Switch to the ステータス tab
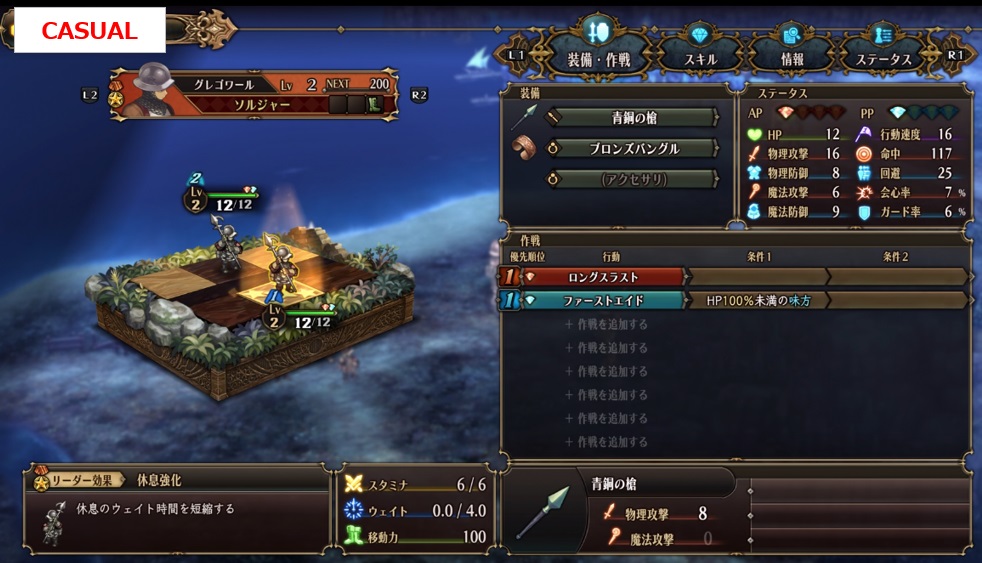 (883, 46)
